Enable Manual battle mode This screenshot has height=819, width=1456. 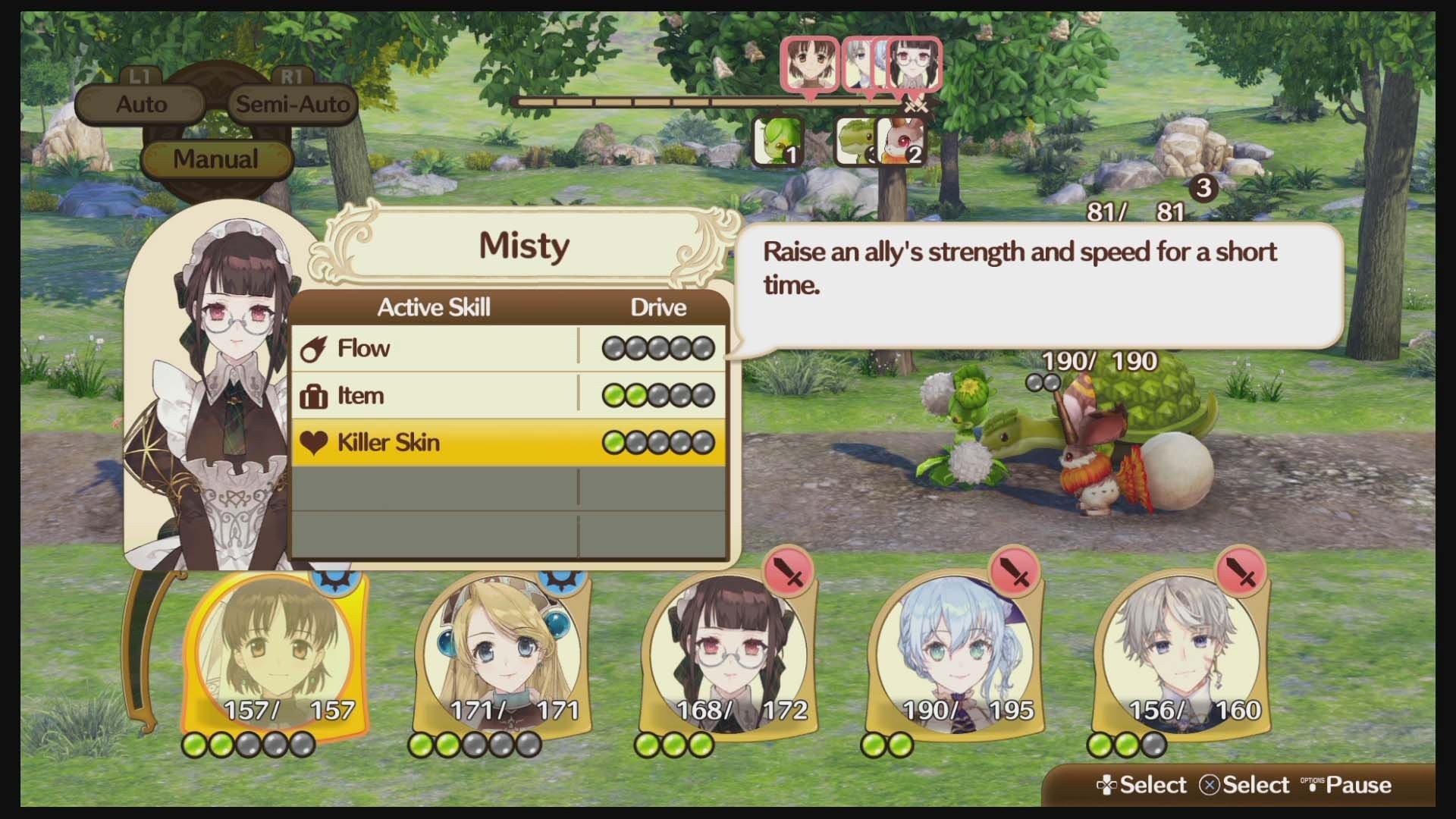[216, 158]
